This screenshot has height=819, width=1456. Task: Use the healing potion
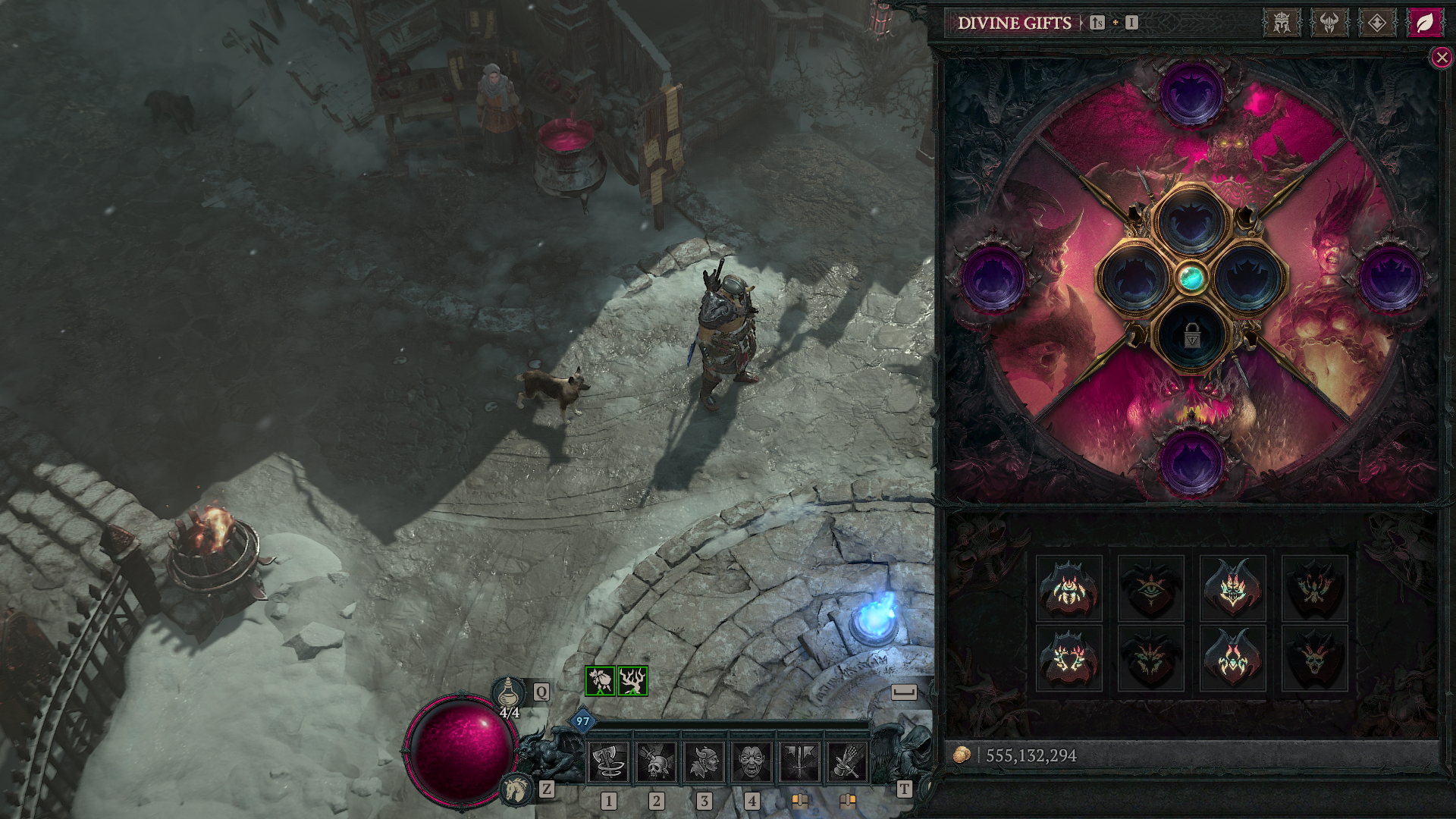(509, 693)
